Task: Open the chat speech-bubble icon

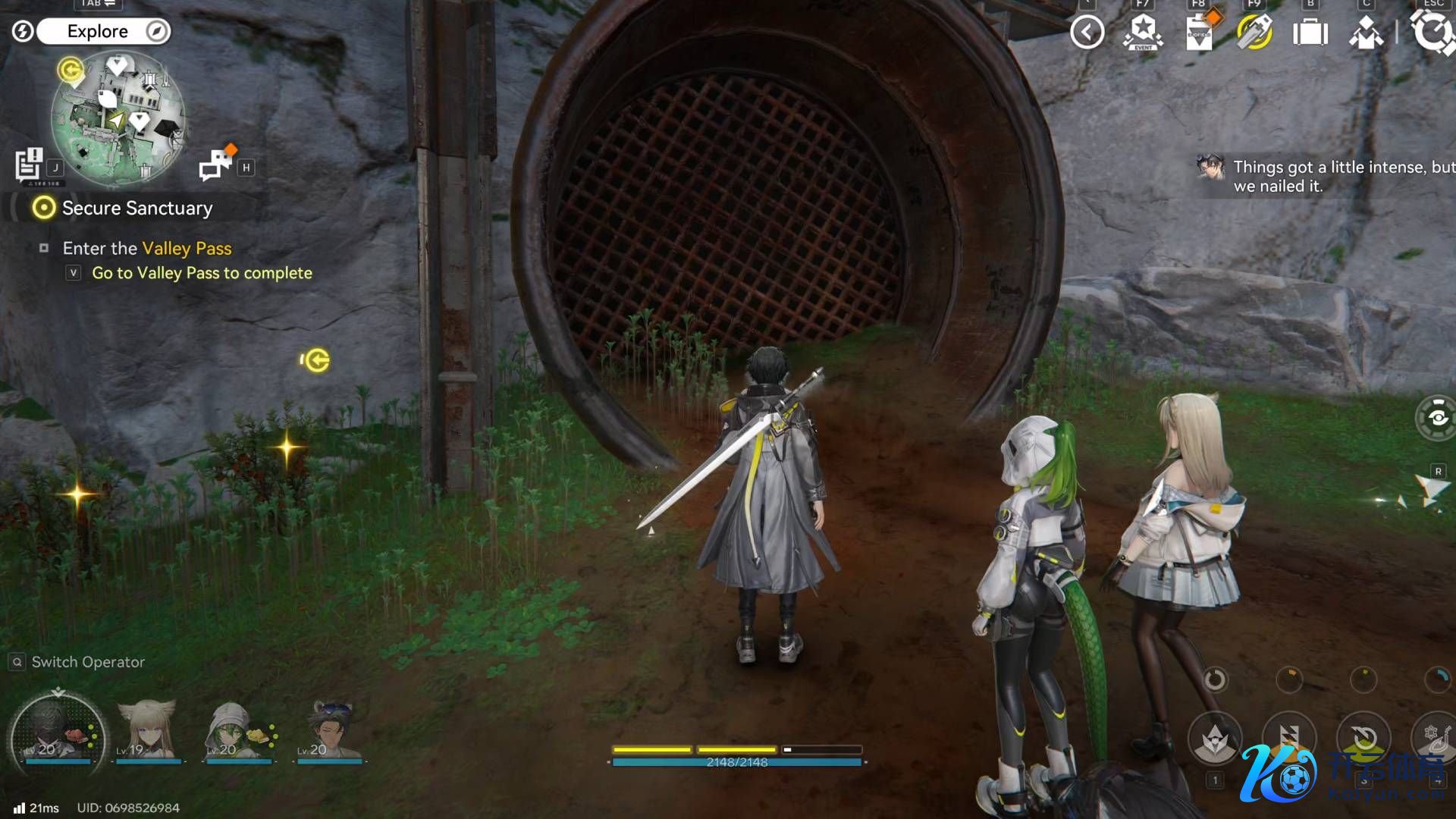Action: point(216,165)
